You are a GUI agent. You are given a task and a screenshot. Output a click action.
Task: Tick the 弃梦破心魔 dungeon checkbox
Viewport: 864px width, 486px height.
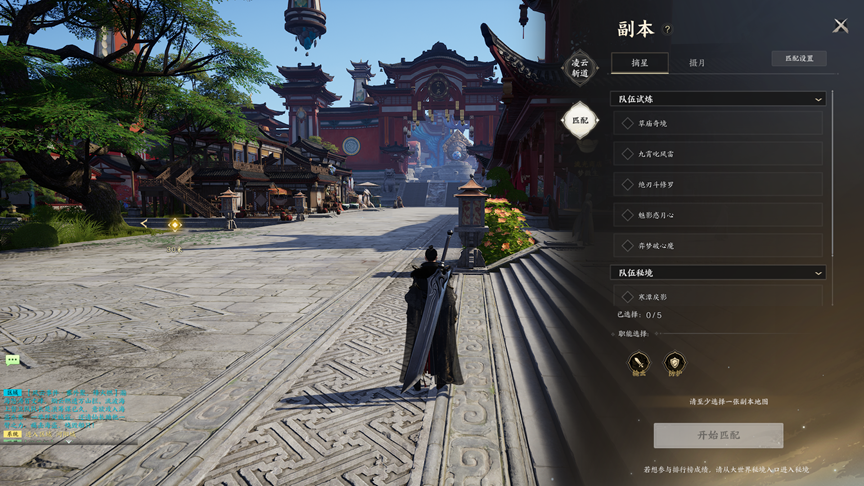[628, 246]
